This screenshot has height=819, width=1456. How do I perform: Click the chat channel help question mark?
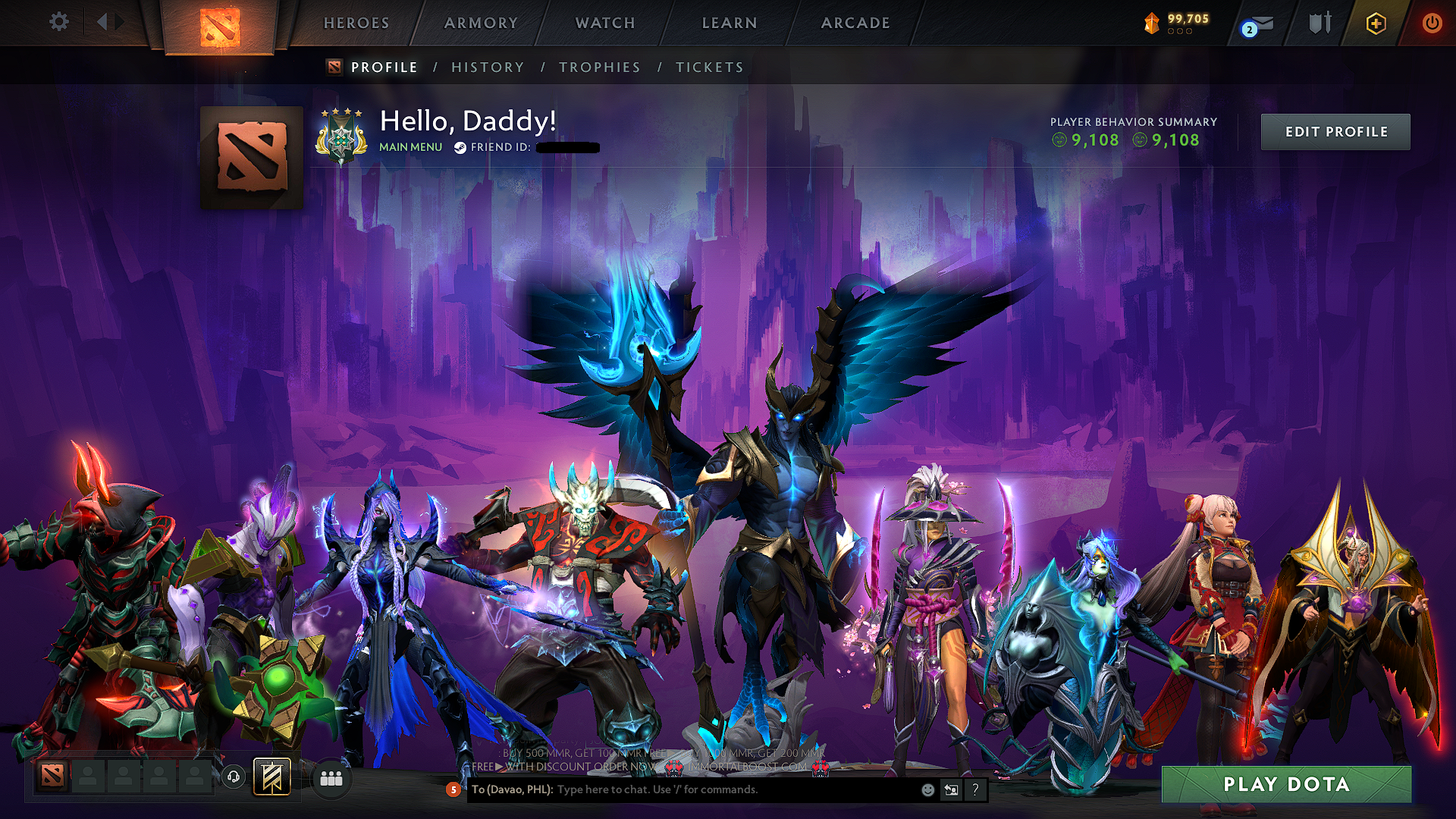pyautogui.click(x=975, y=790)
